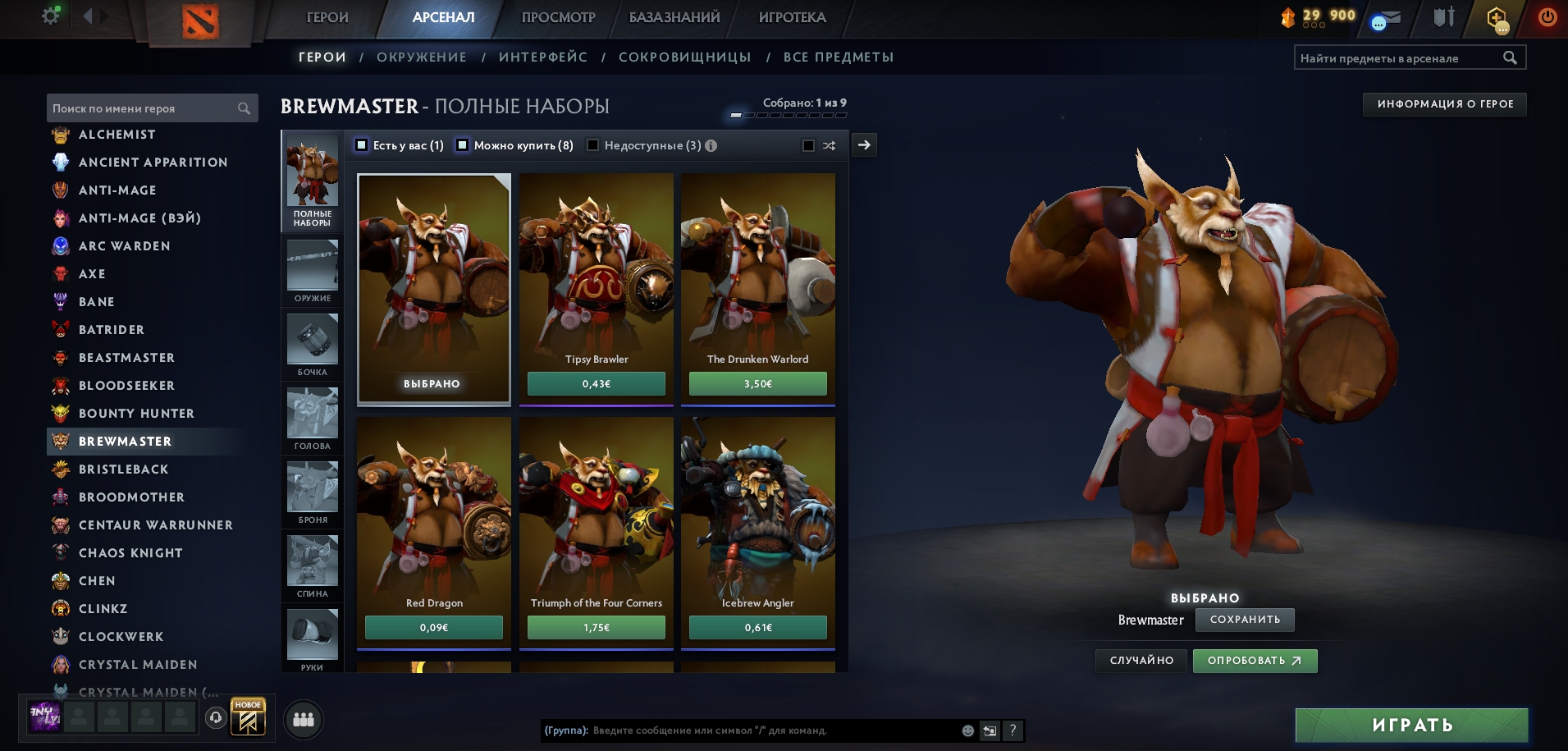Screen dimensions: 1568x751
Task: Open the settings gear icon
Action: click(x=51, y=16)
